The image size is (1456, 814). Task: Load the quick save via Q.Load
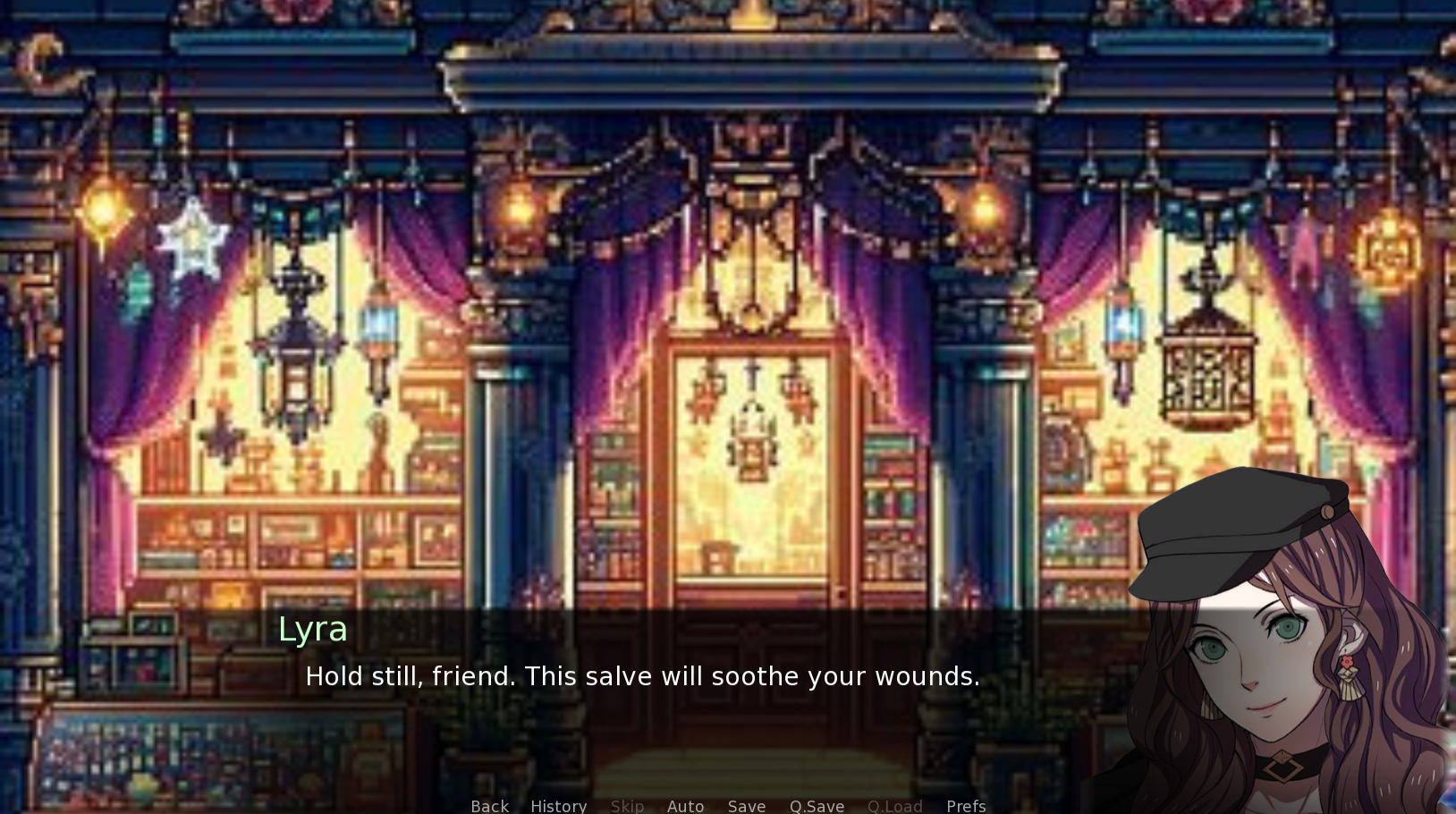pyautogui.click(x=894, y=805)
